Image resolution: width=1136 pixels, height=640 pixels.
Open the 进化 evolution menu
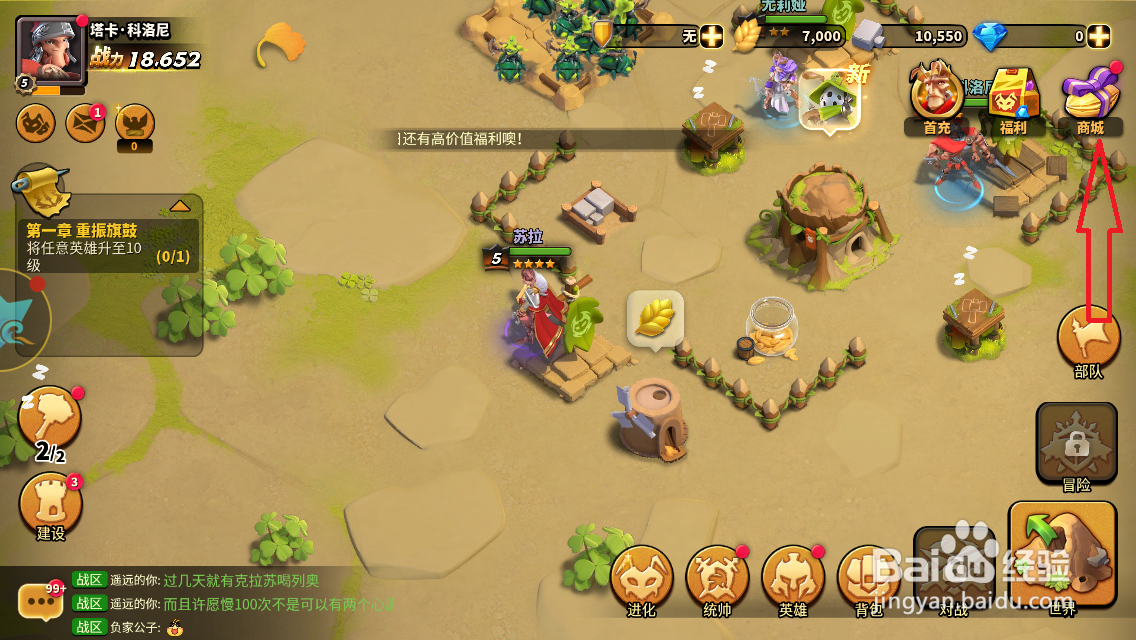641,578
